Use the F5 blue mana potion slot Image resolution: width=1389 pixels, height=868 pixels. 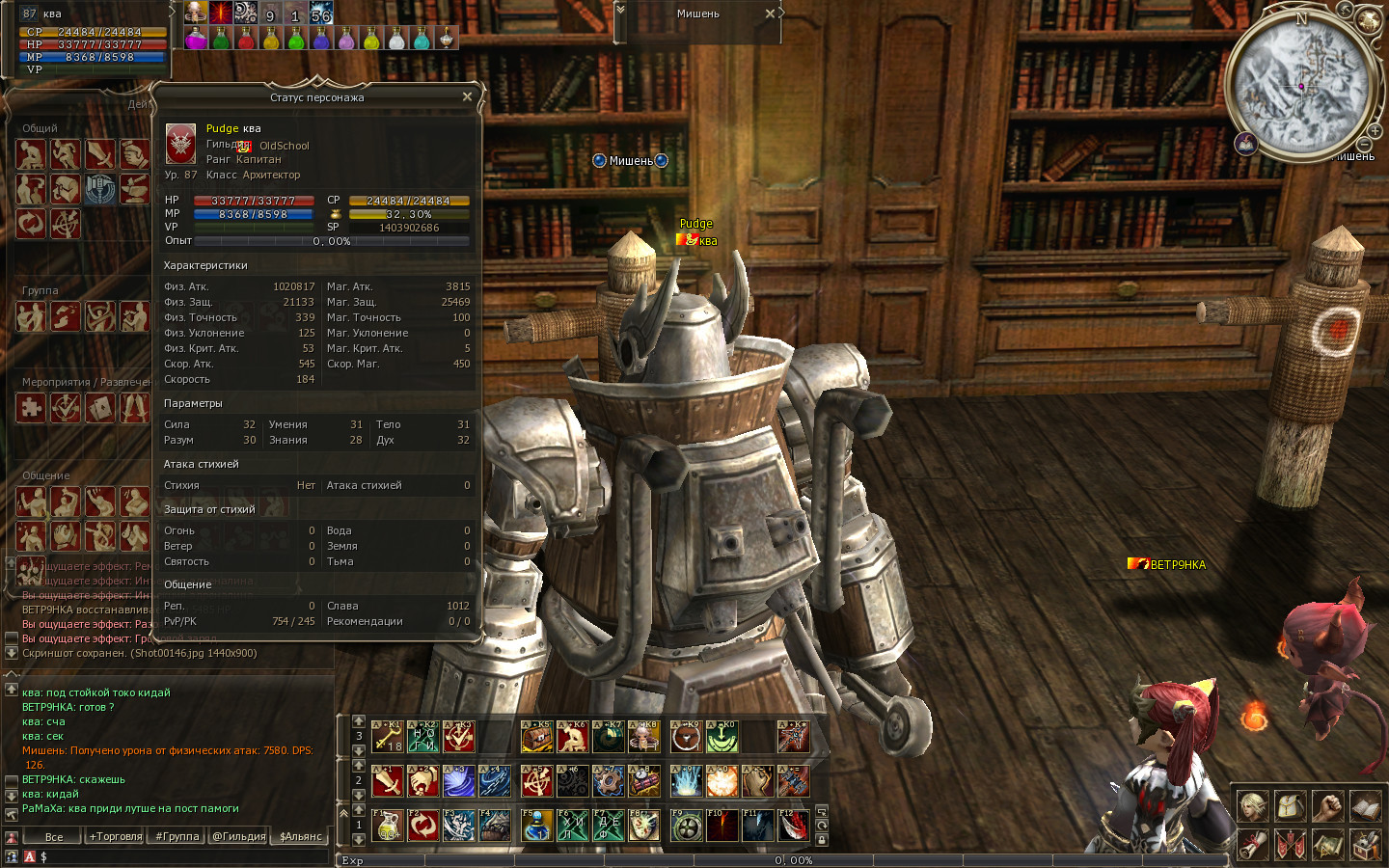tap(536, 826)
